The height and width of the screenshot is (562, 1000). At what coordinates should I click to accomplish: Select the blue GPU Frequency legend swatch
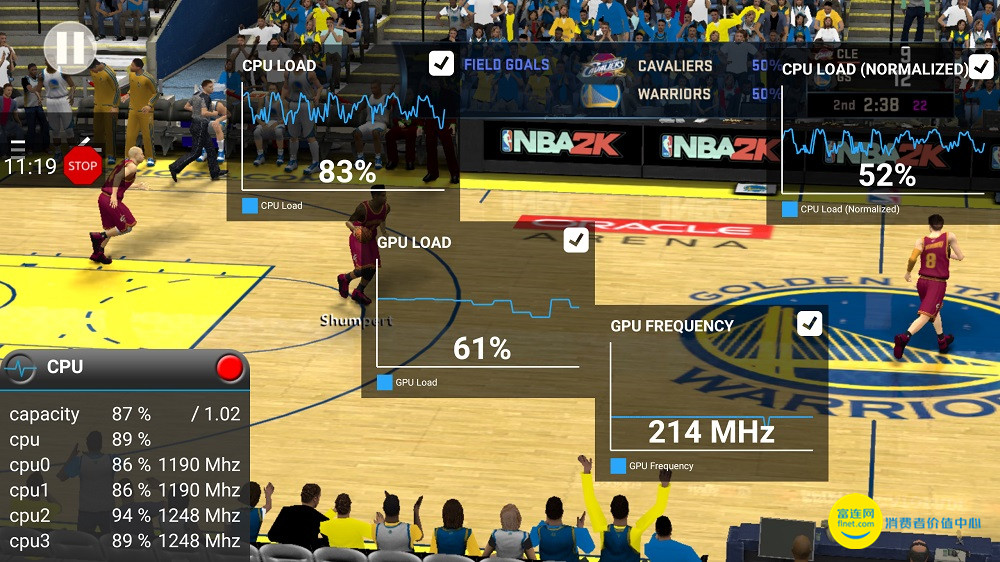click(x=618, y=466)
